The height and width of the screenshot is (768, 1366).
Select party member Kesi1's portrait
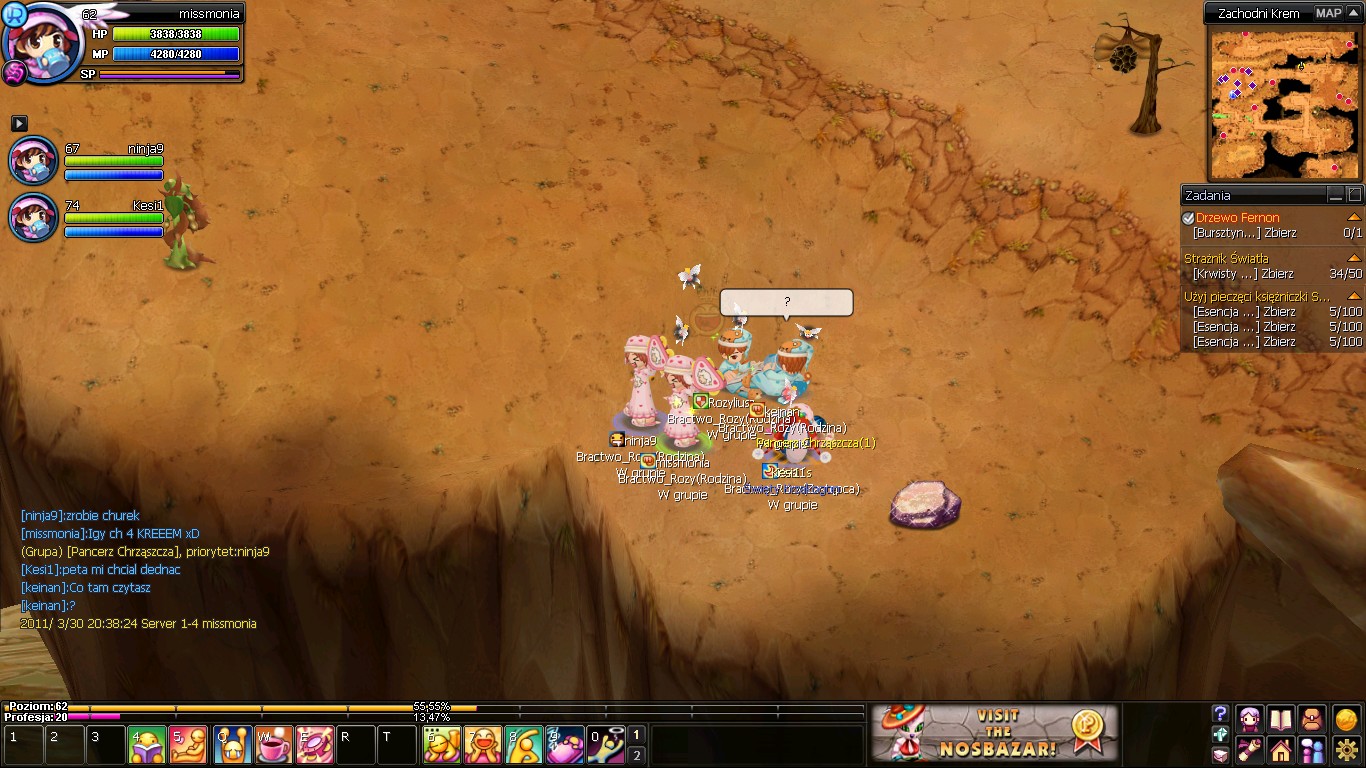(33, 217)
